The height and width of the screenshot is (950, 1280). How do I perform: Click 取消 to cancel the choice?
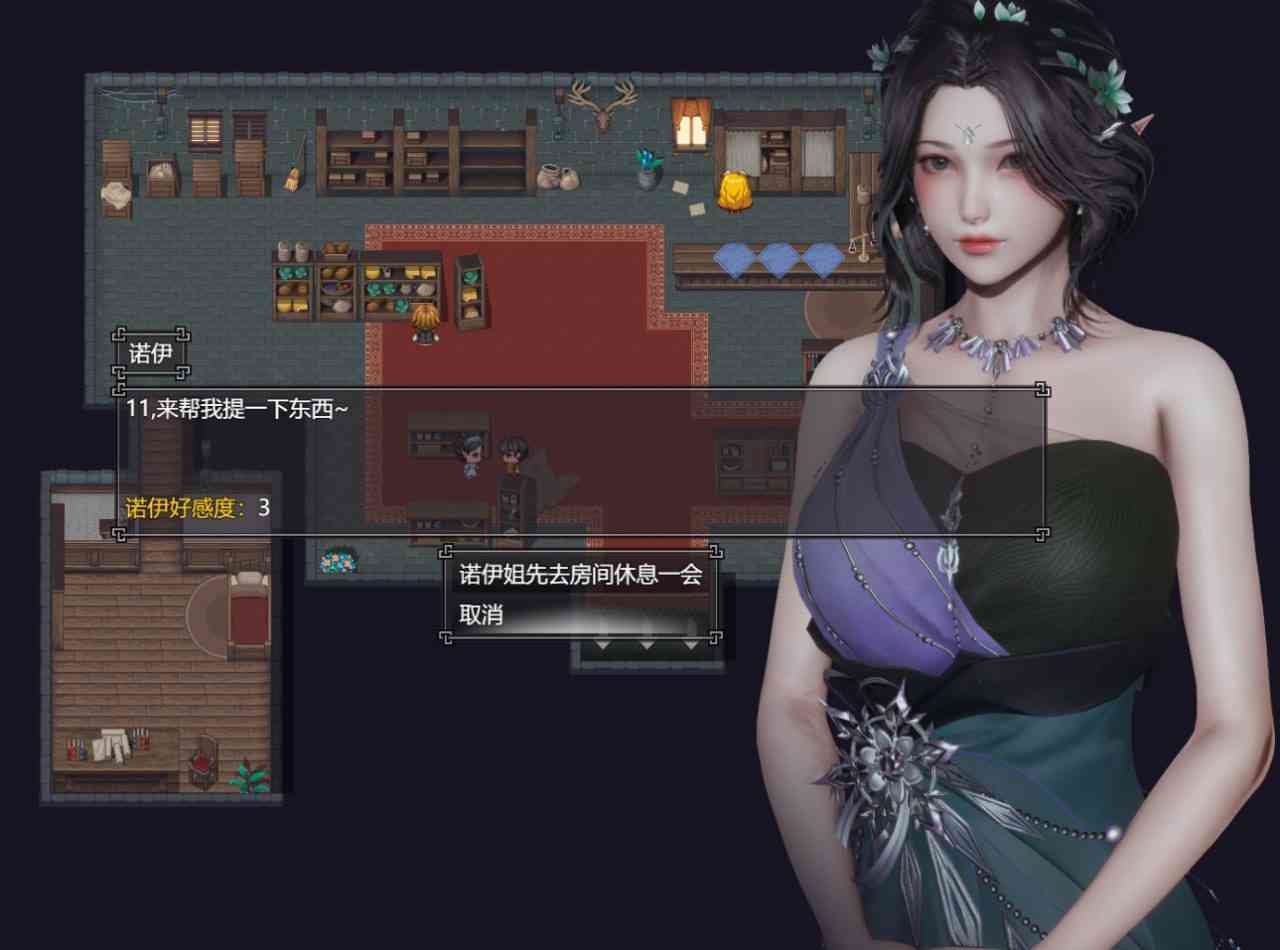(482, 613)
